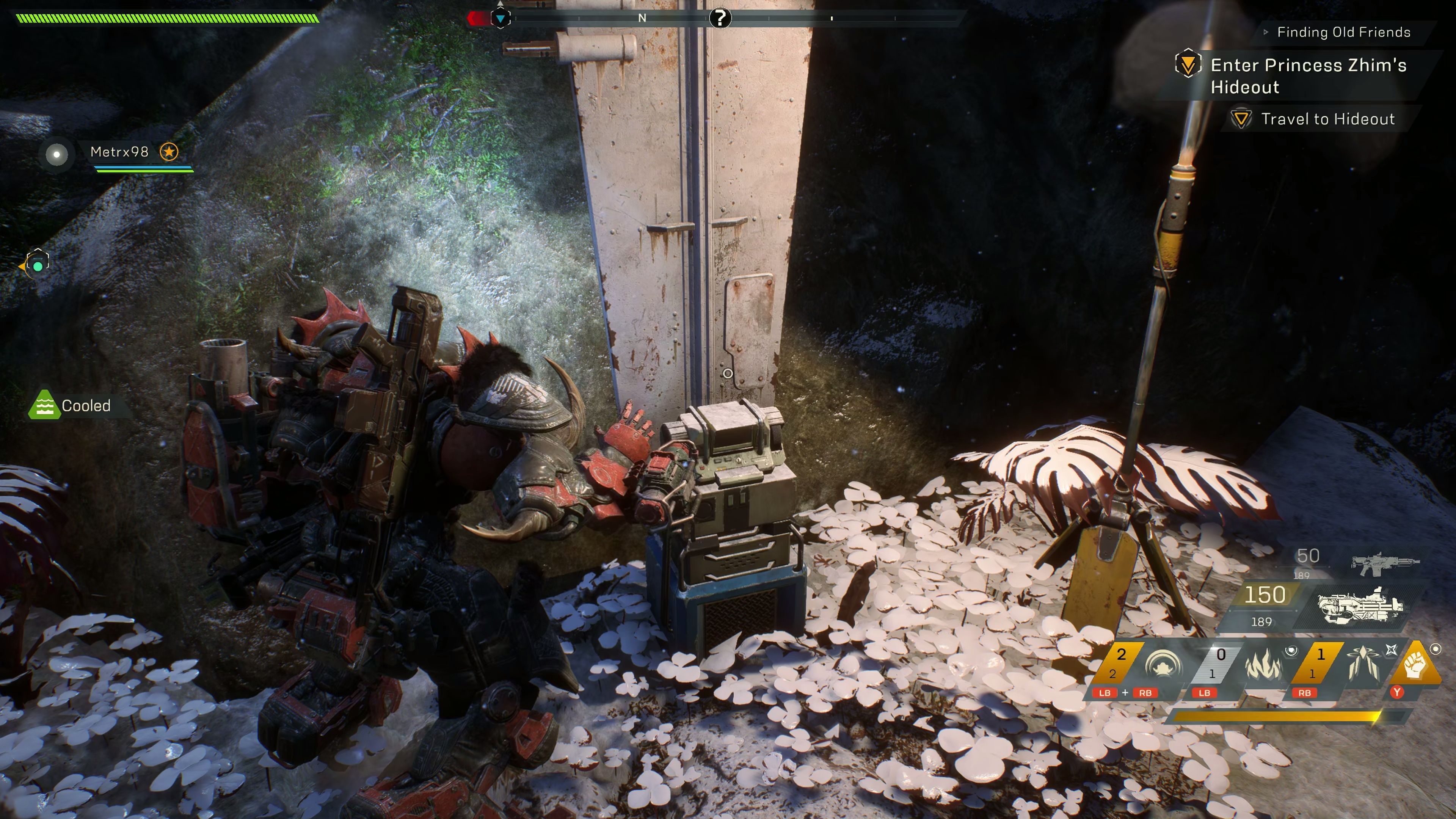The image size is (1456, 819).
Task: Select the green squadmate offscreen indicator
Action: [x=37, y=265]
